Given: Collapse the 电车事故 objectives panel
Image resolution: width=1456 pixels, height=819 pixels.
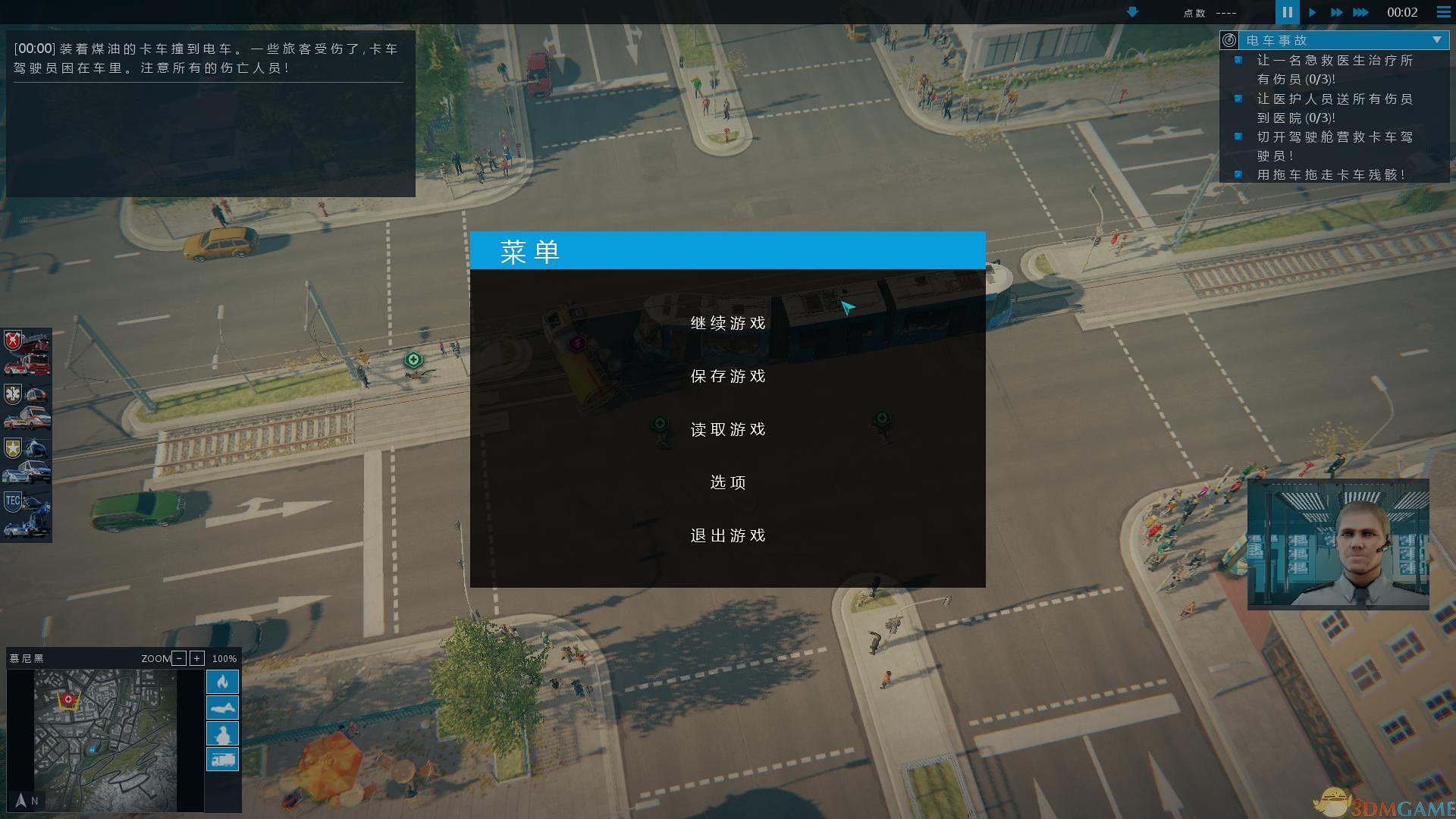Looking at the screenshot, I should tap(1436, 38).
